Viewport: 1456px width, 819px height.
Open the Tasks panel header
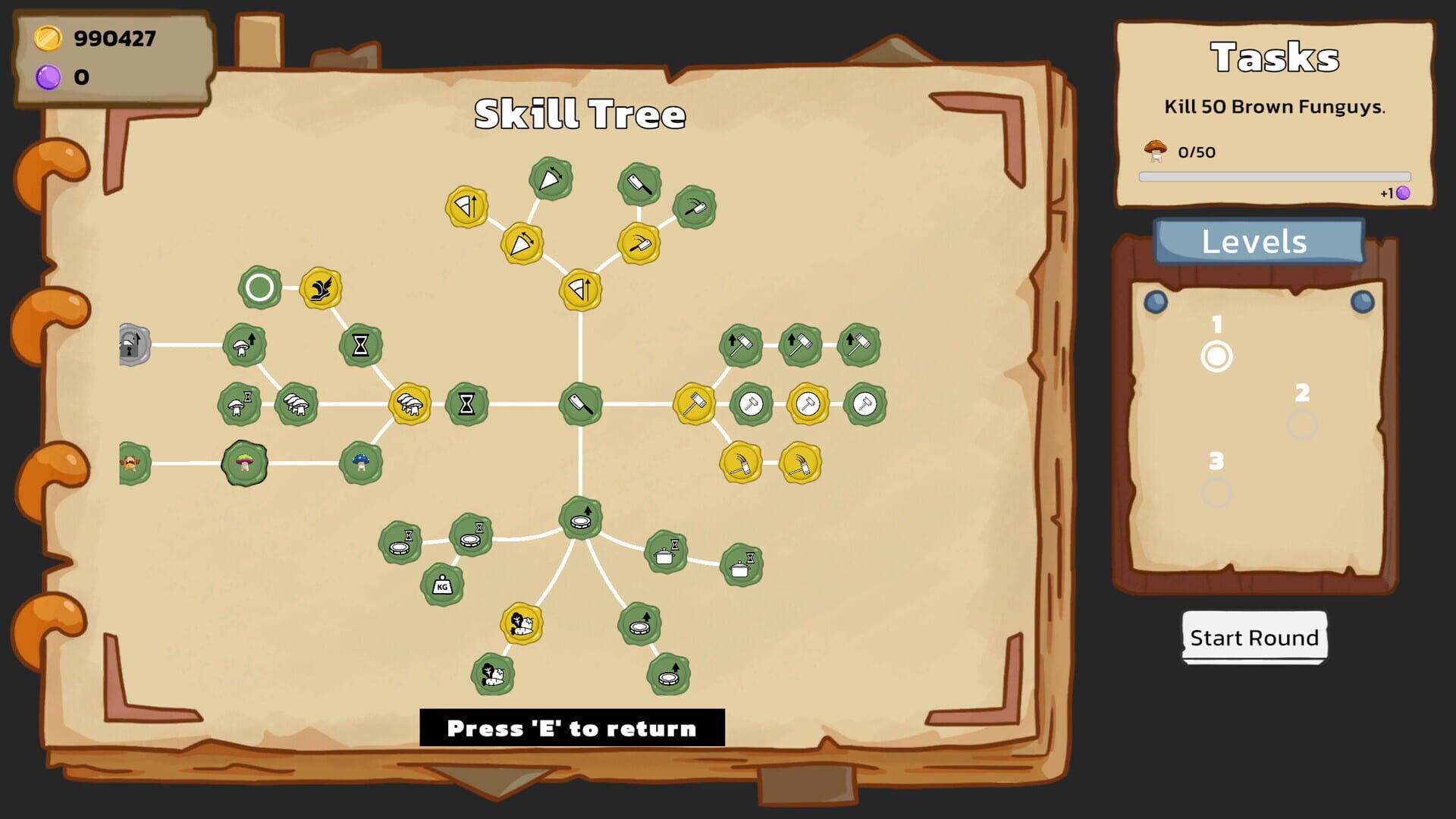[x=1276, y=58]
